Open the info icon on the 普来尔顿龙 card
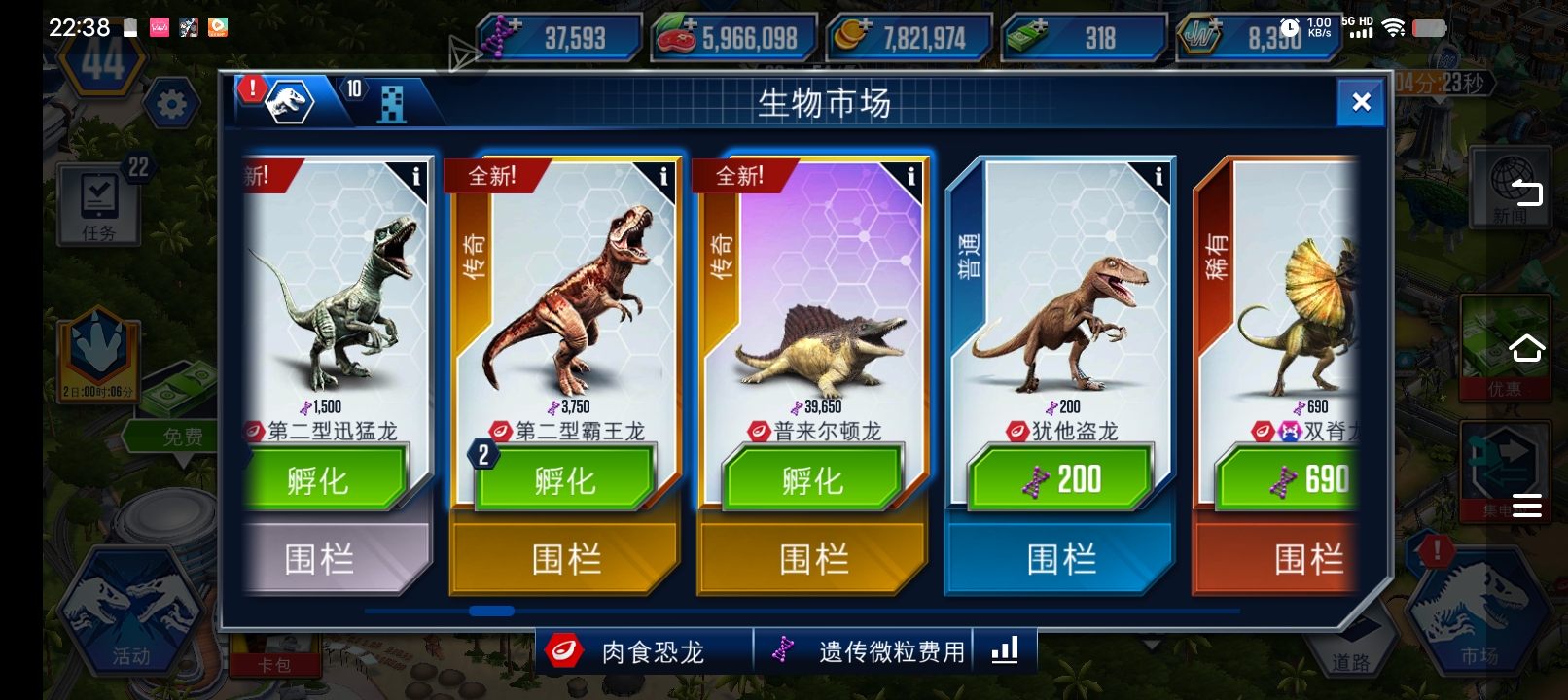This screenshot has width=1568, height=700. (x=909, y=176)
